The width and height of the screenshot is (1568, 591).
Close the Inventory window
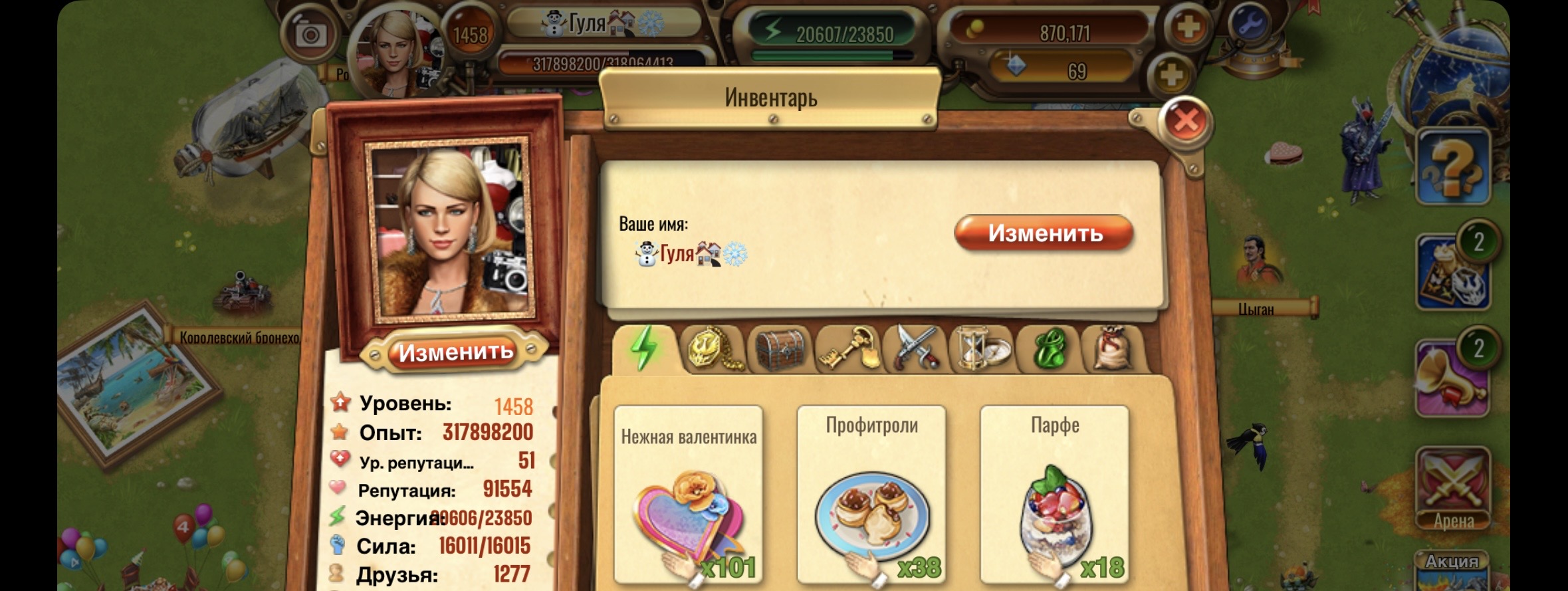point(1186,122)
